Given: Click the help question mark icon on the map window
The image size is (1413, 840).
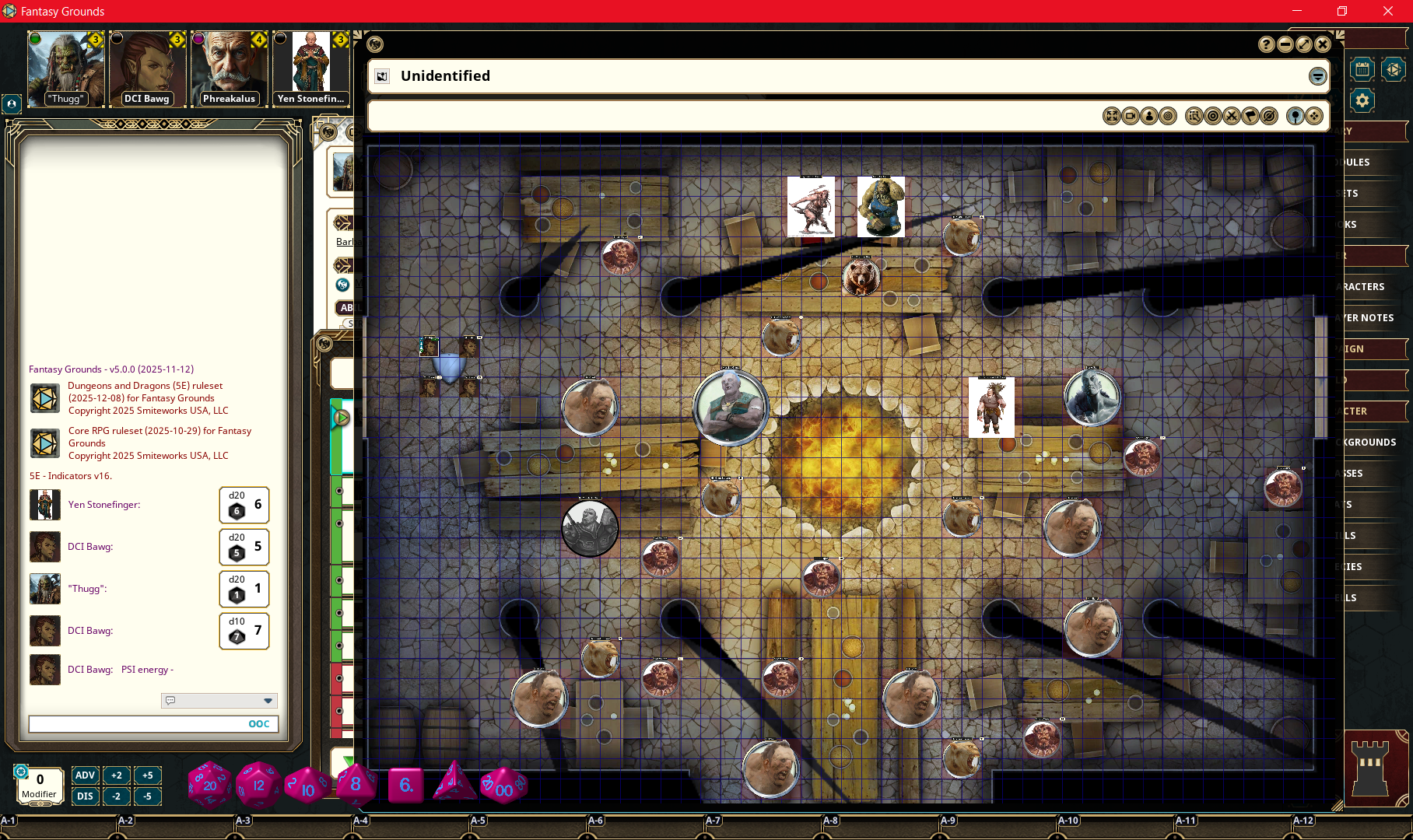Looking at the screenshot, I should coord(1265,44).
